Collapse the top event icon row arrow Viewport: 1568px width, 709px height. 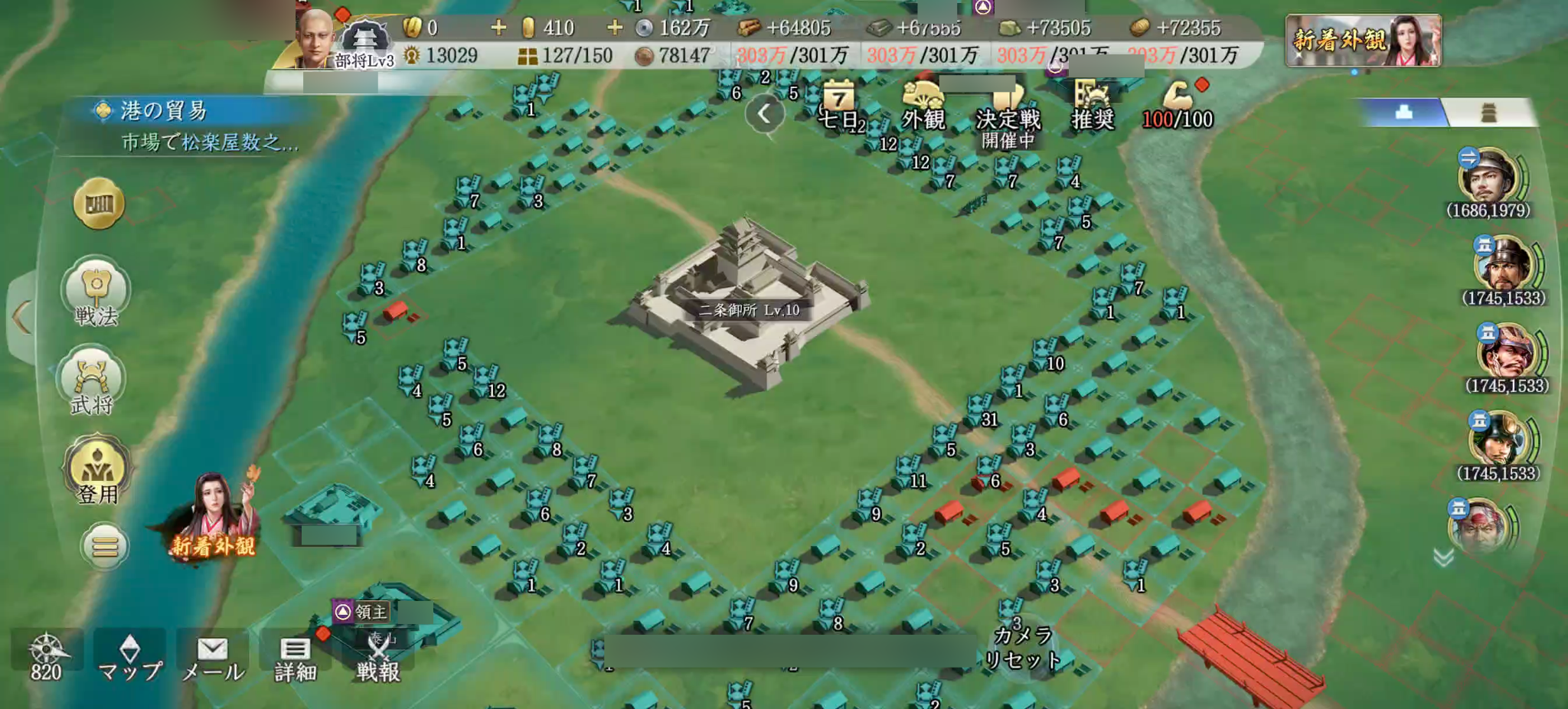[764, 115]
